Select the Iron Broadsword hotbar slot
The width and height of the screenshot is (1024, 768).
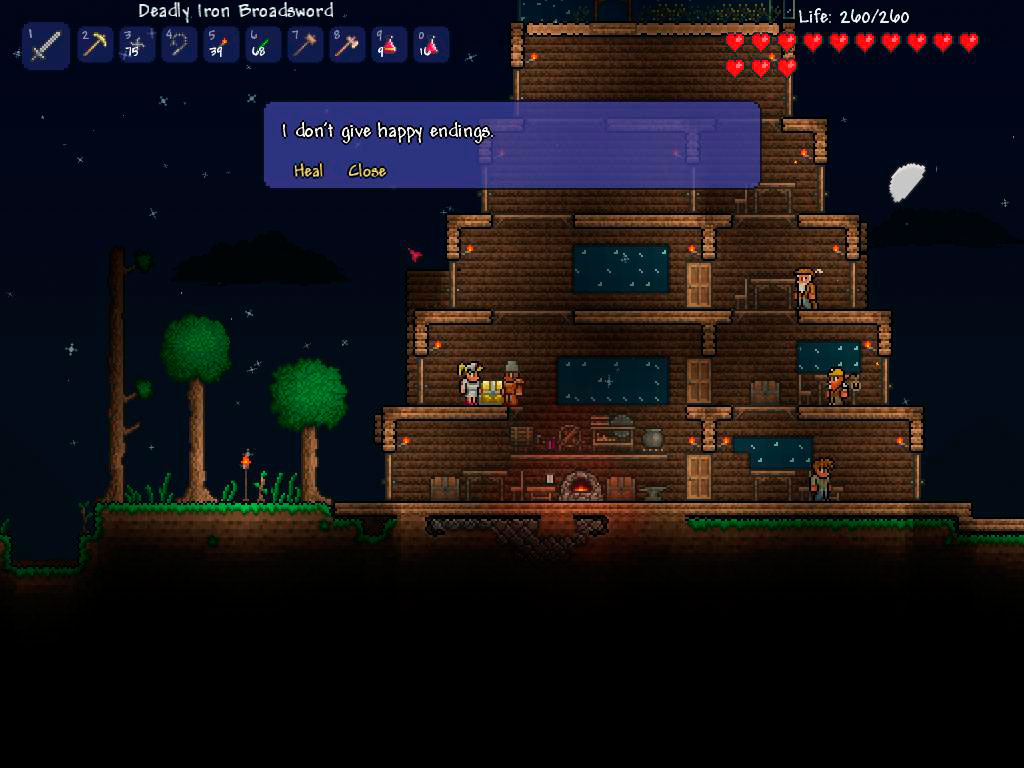(x=45, y=45)
